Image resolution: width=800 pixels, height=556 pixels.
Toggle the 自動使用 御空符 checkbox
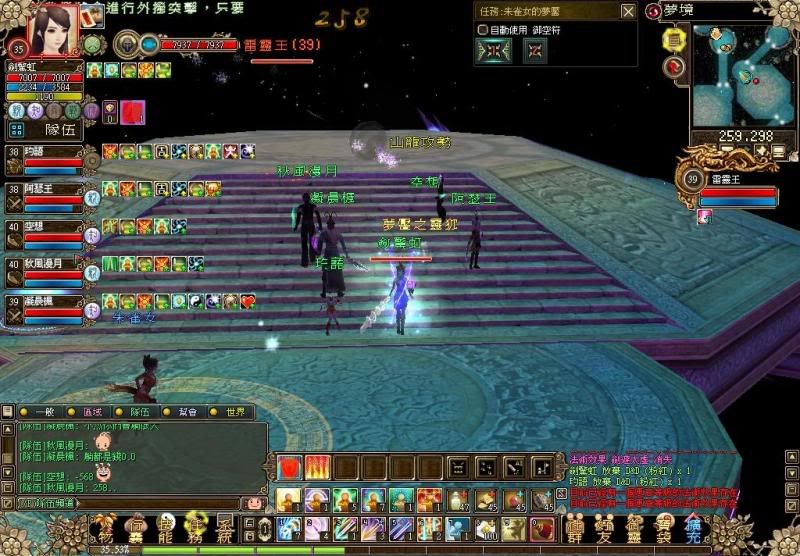pos(484,30)
